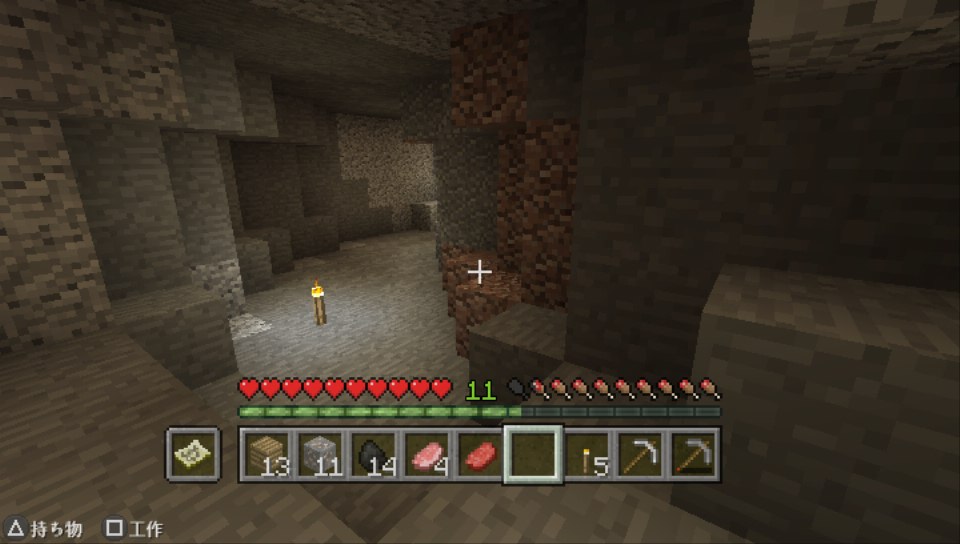Equip the torches from the hotbar

pos(588,455)
